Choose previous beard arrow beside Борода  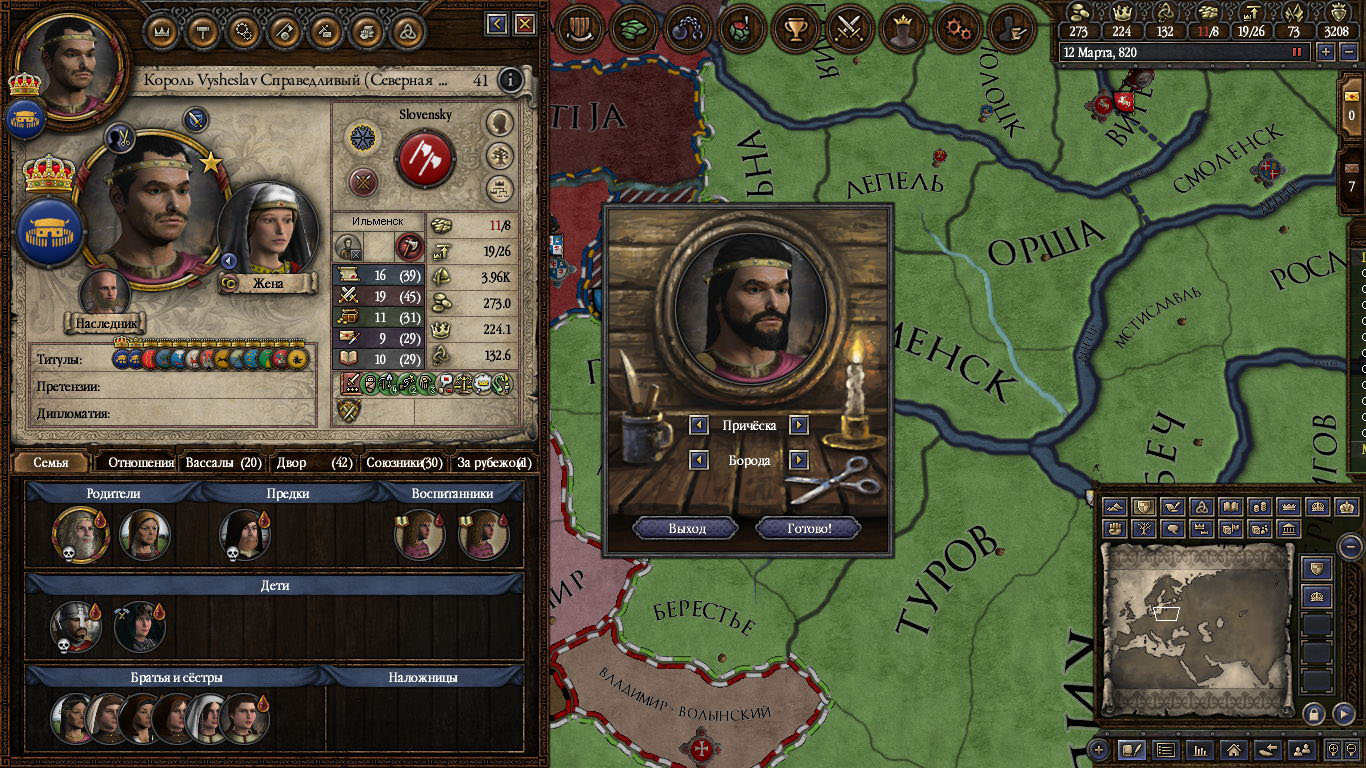(700, 460)
